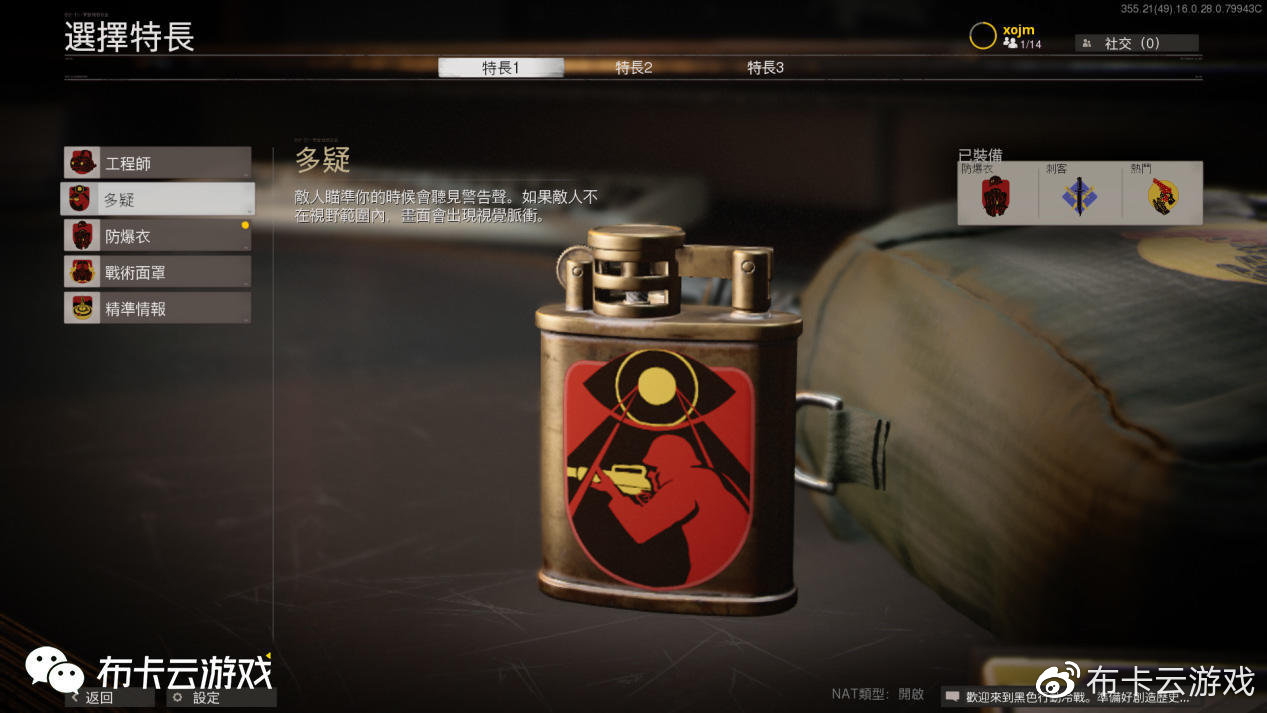Choose the 戰術面罩 perk
Viewport: 1267px width, 713px height.
point(157,272)
